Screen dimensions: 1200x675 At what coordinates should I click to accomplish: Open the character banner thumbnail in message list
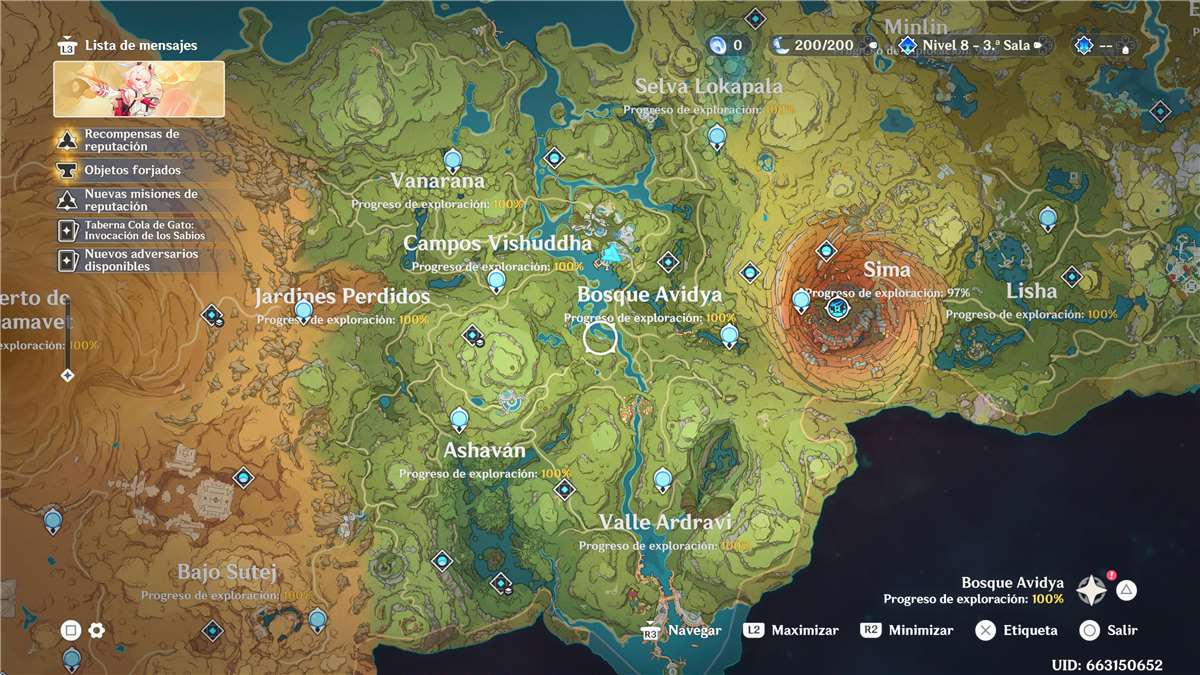click(x=139, y=89)
